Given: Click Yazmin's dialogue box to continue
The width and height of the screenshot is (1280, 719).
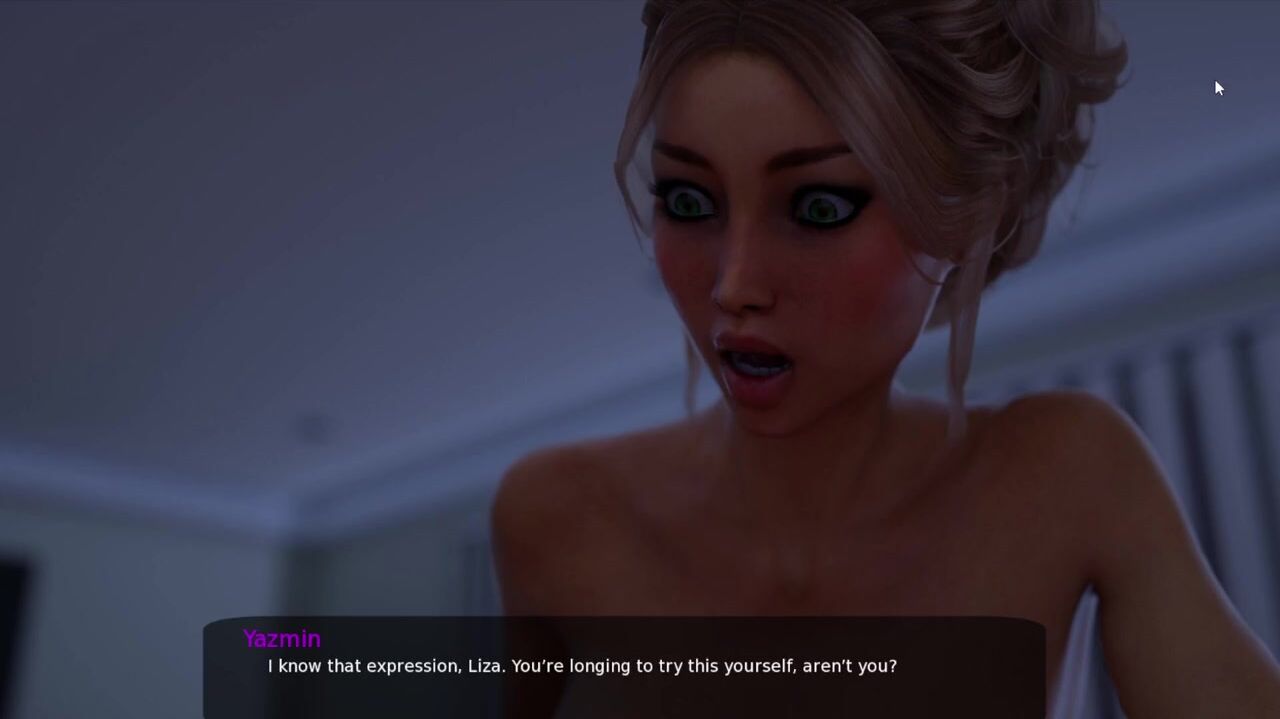Looking at the screenshot, I should (x=624, y=666).
